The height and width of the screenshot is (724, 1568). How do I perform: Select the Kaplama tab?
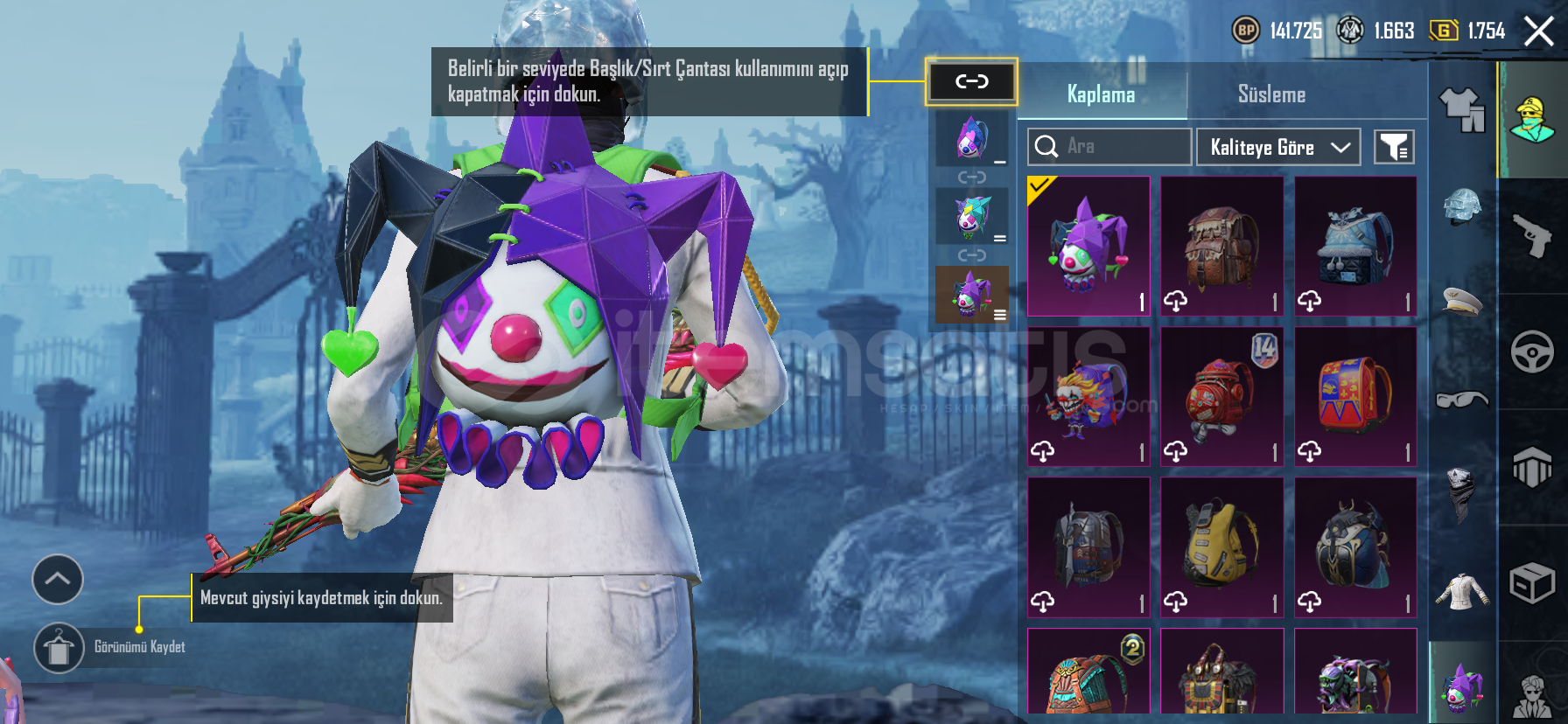tap(1101, 94)
